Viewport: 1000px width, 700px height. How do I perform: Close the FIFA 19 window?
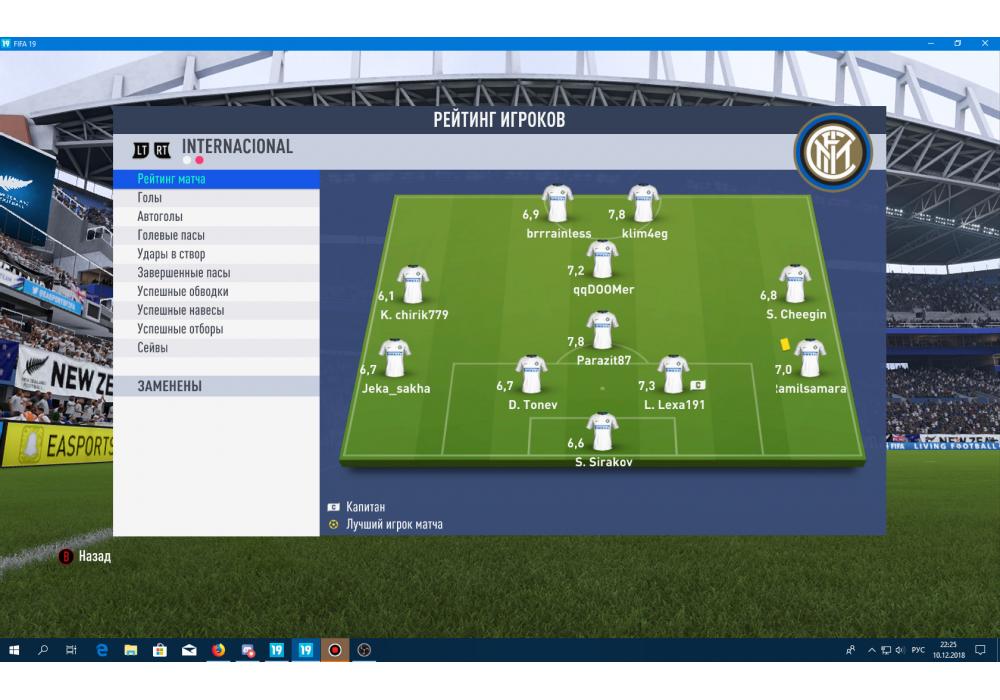(984, 44)
